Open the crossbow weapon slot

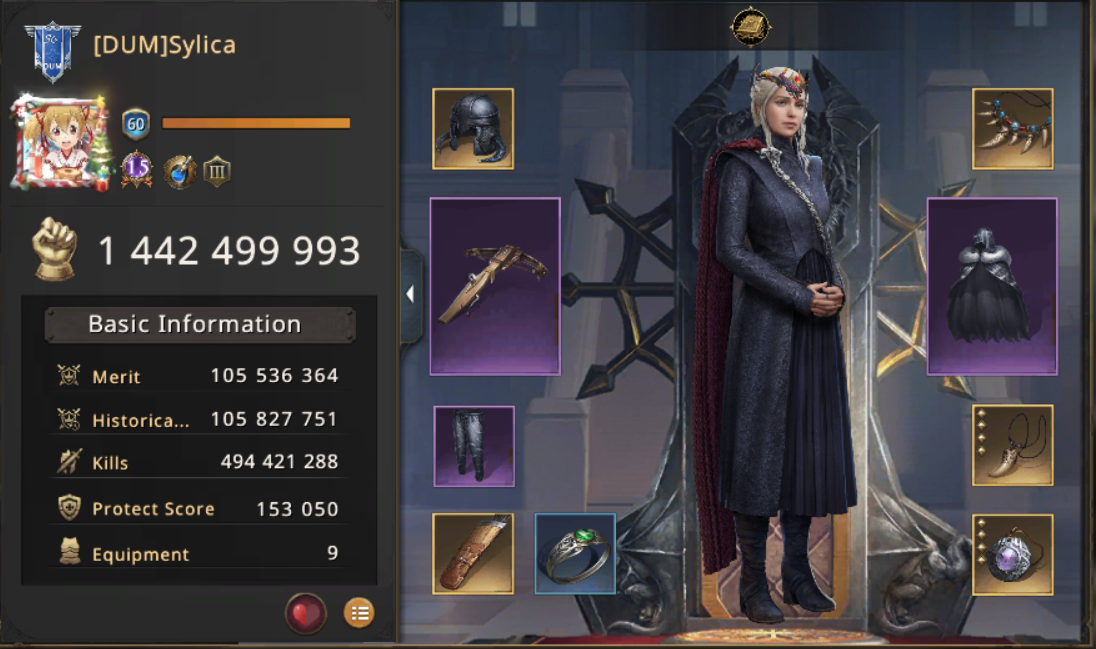[x=495, y=286]
